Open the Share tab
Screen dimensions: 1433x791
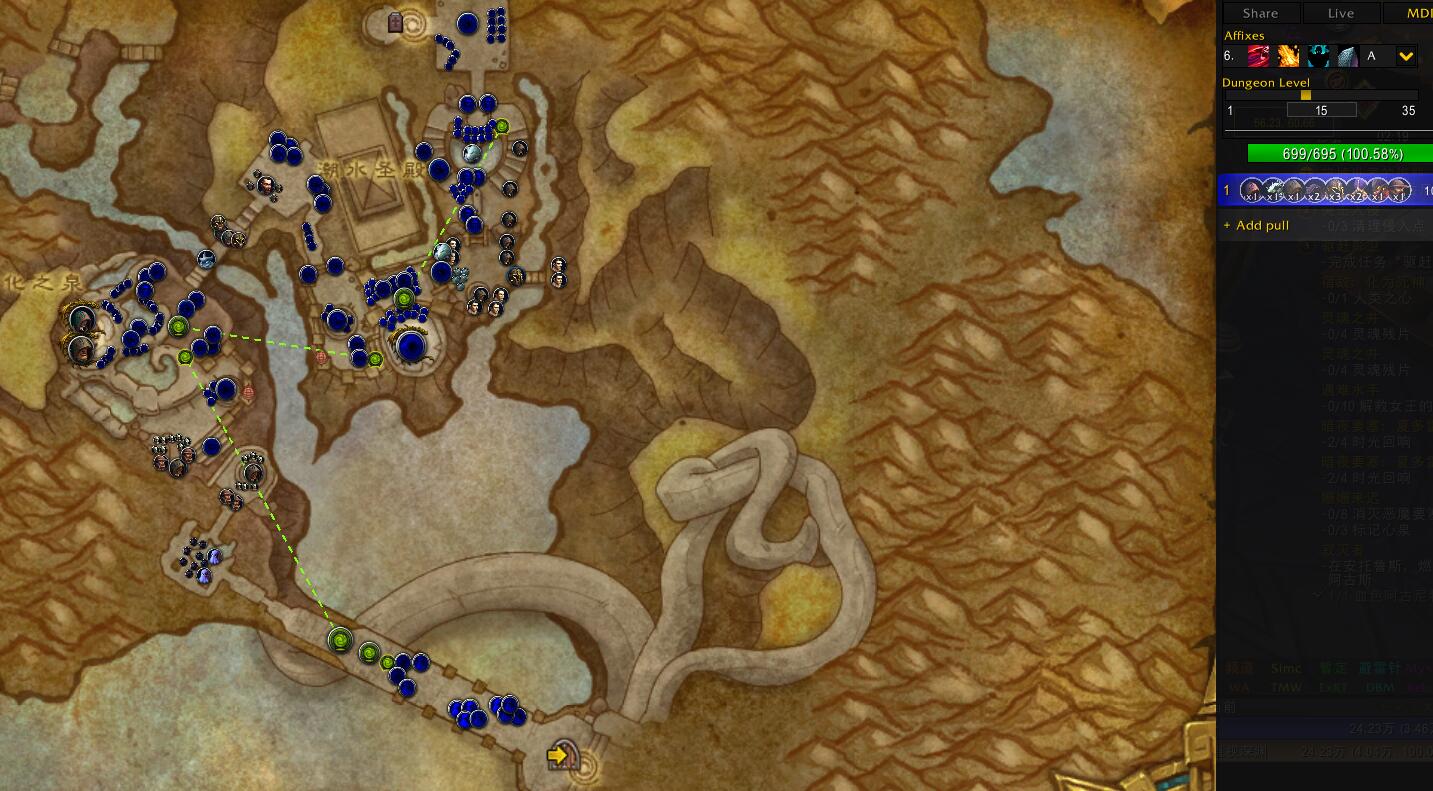click(1260, 13)
